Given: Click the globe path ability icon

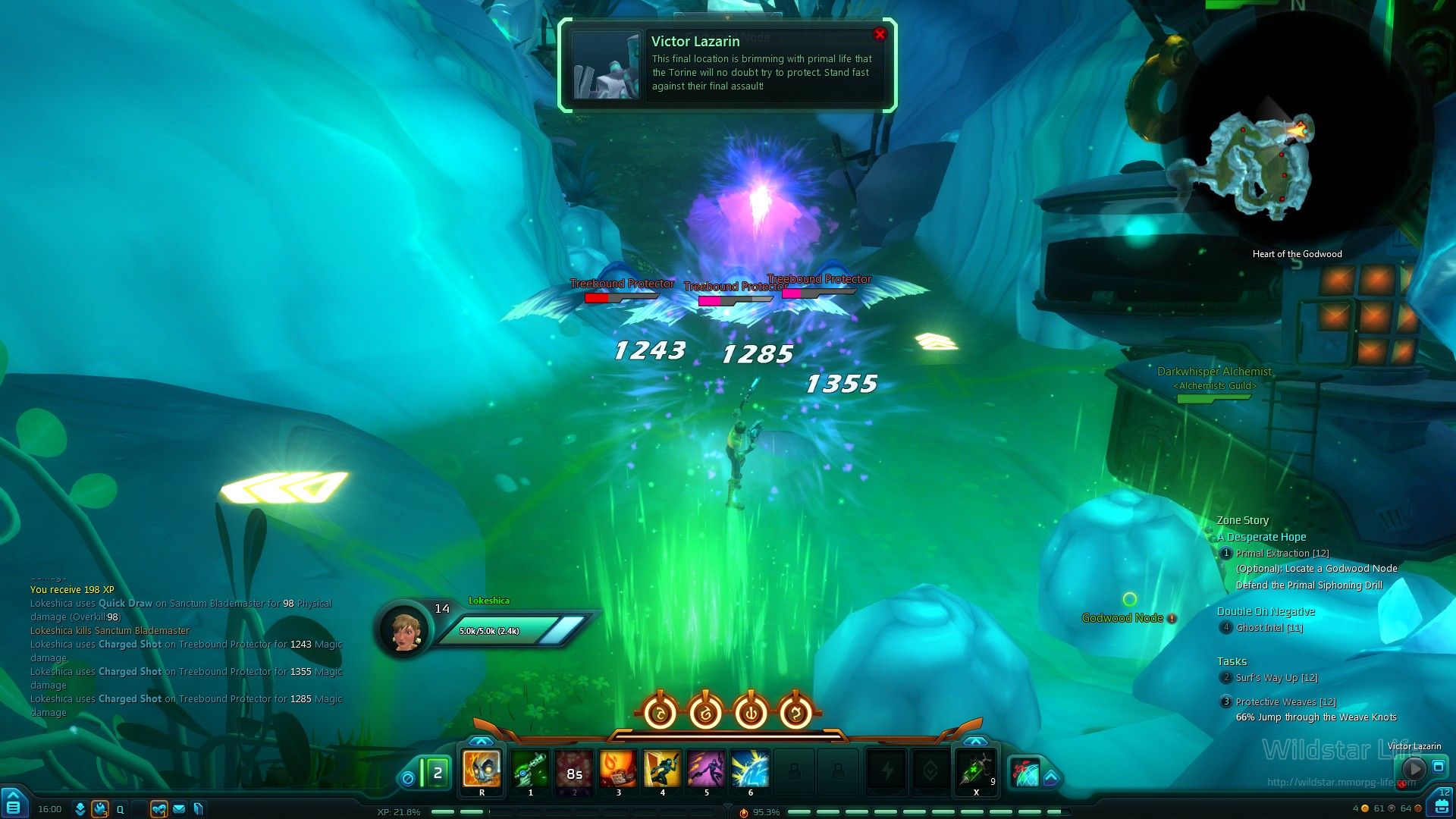Looking at the screenshot, I should click(x=1025, y=773).
